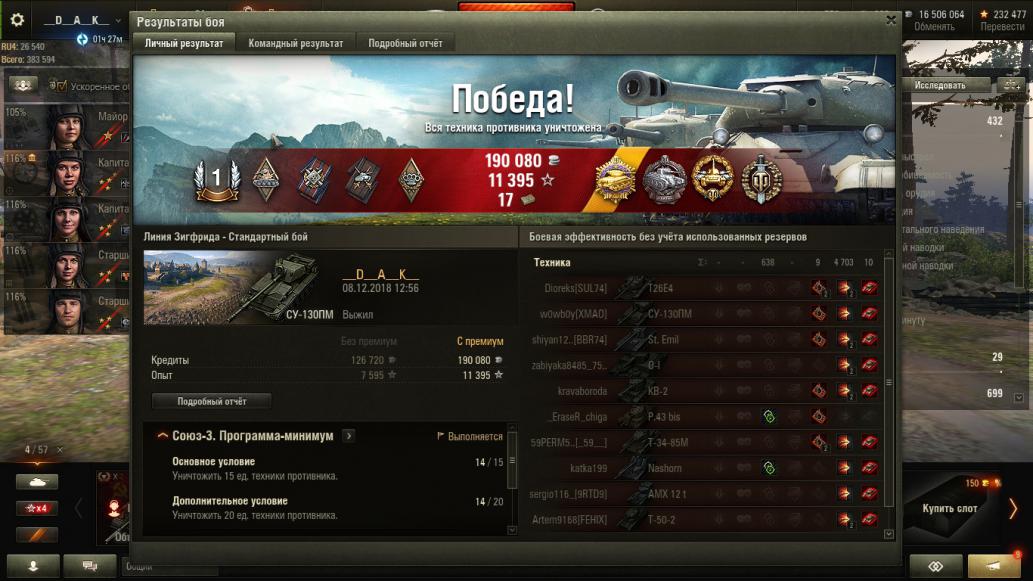Click the scroll-down arrow of the vehicle list

(x=889, y=534)
